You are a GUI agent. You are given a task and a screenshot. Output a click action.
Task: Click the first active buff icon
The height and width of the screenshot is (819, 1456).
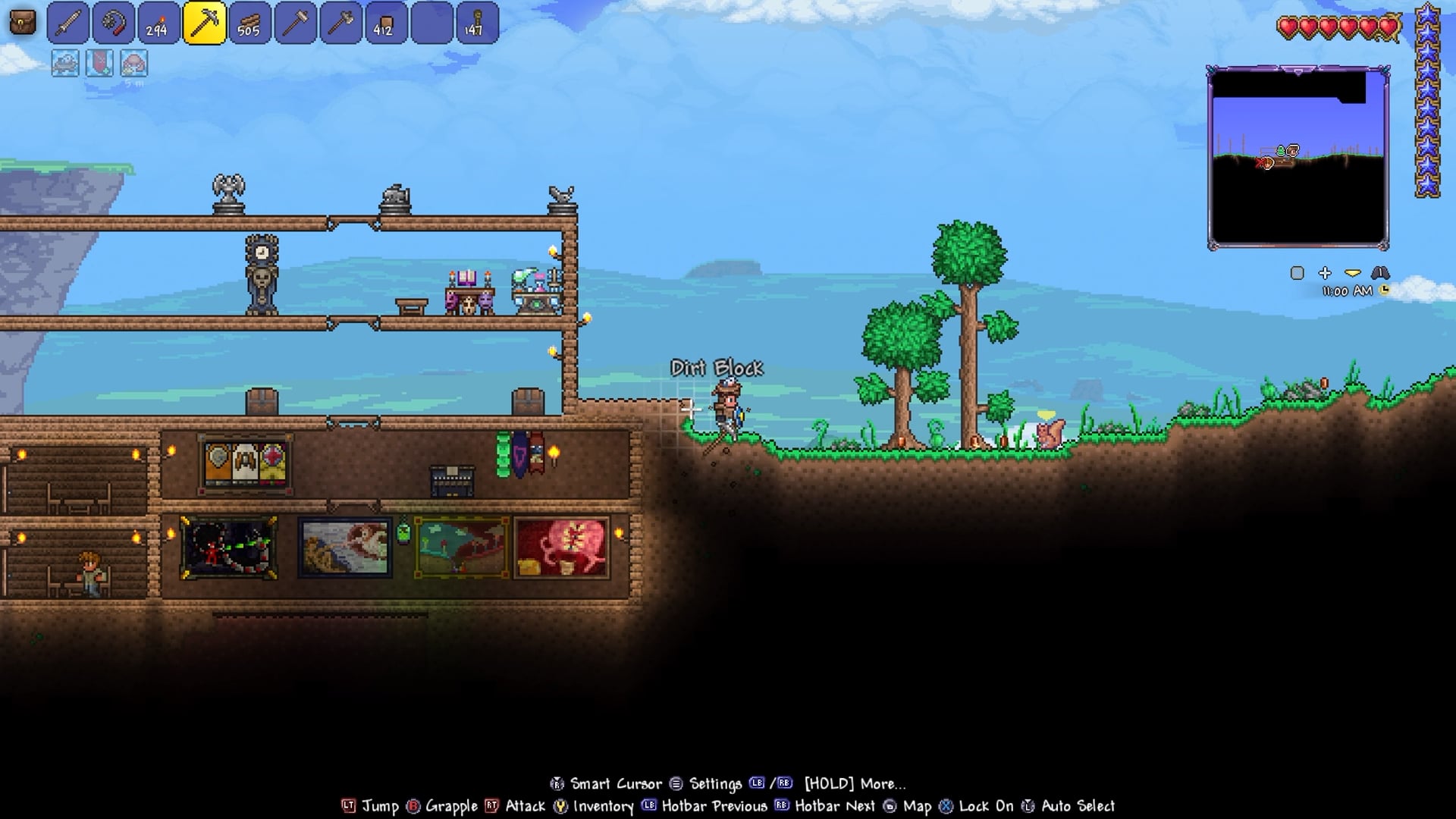pyautogui.click(x=65, y=64)
